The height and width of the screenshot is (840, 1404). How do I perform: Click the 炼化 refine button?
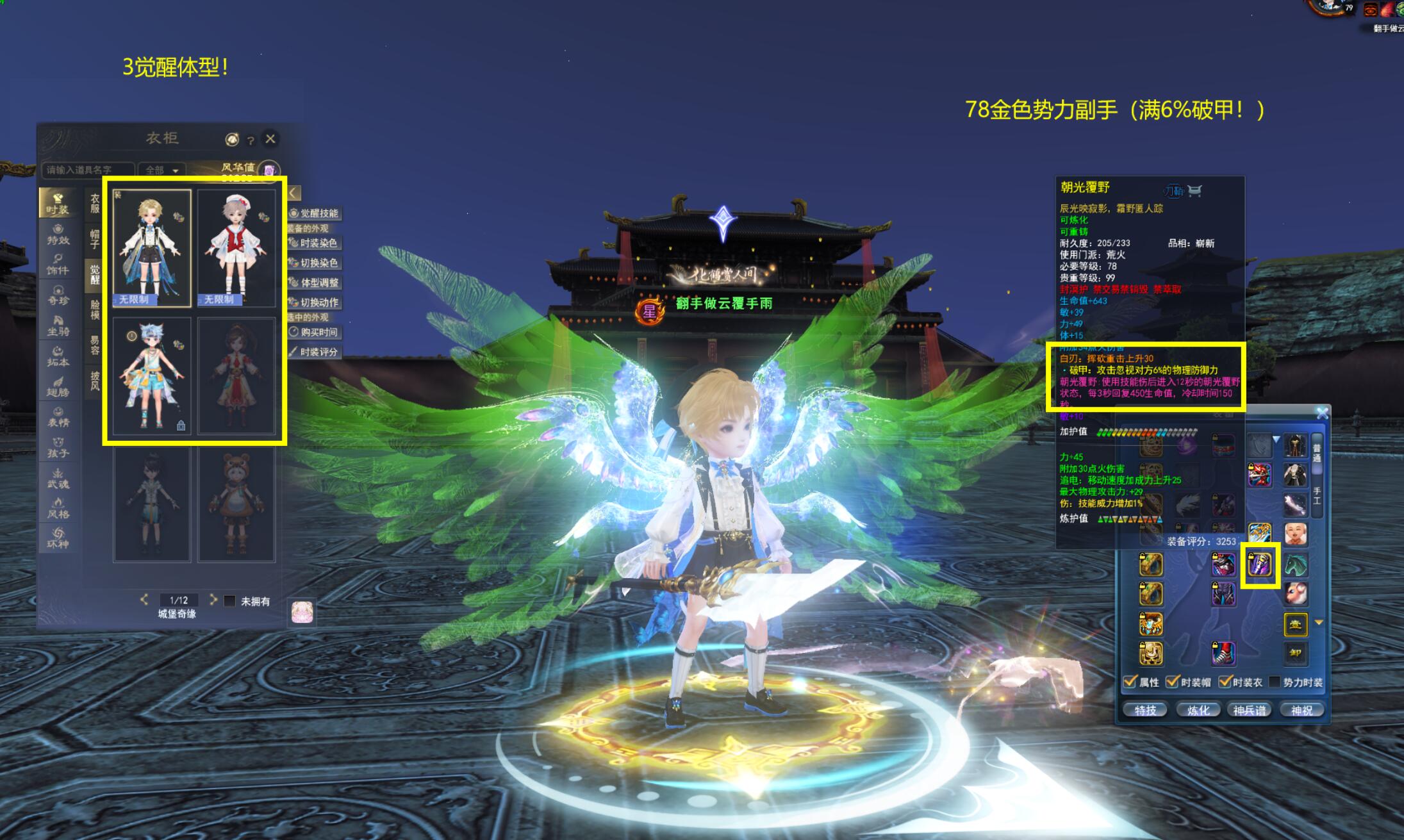pos(1198,710)
